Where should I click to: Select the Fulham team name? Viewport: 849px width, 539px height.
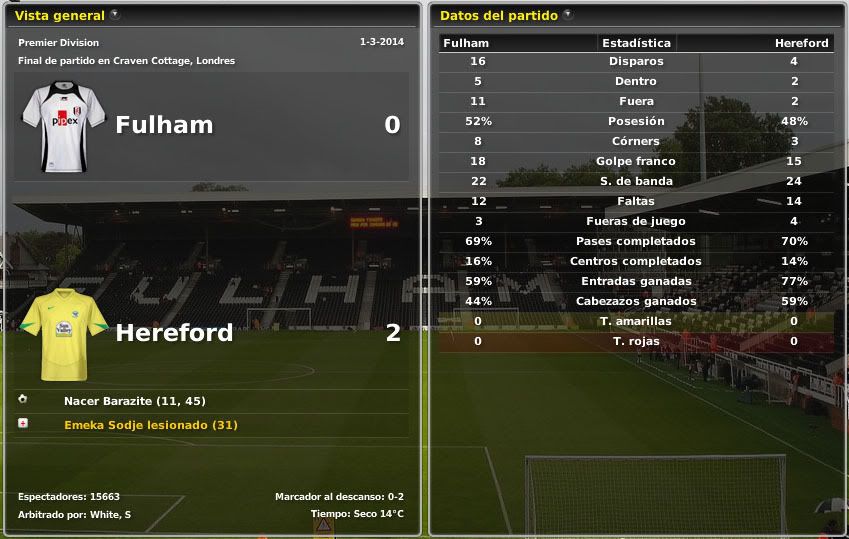[164, 125]
